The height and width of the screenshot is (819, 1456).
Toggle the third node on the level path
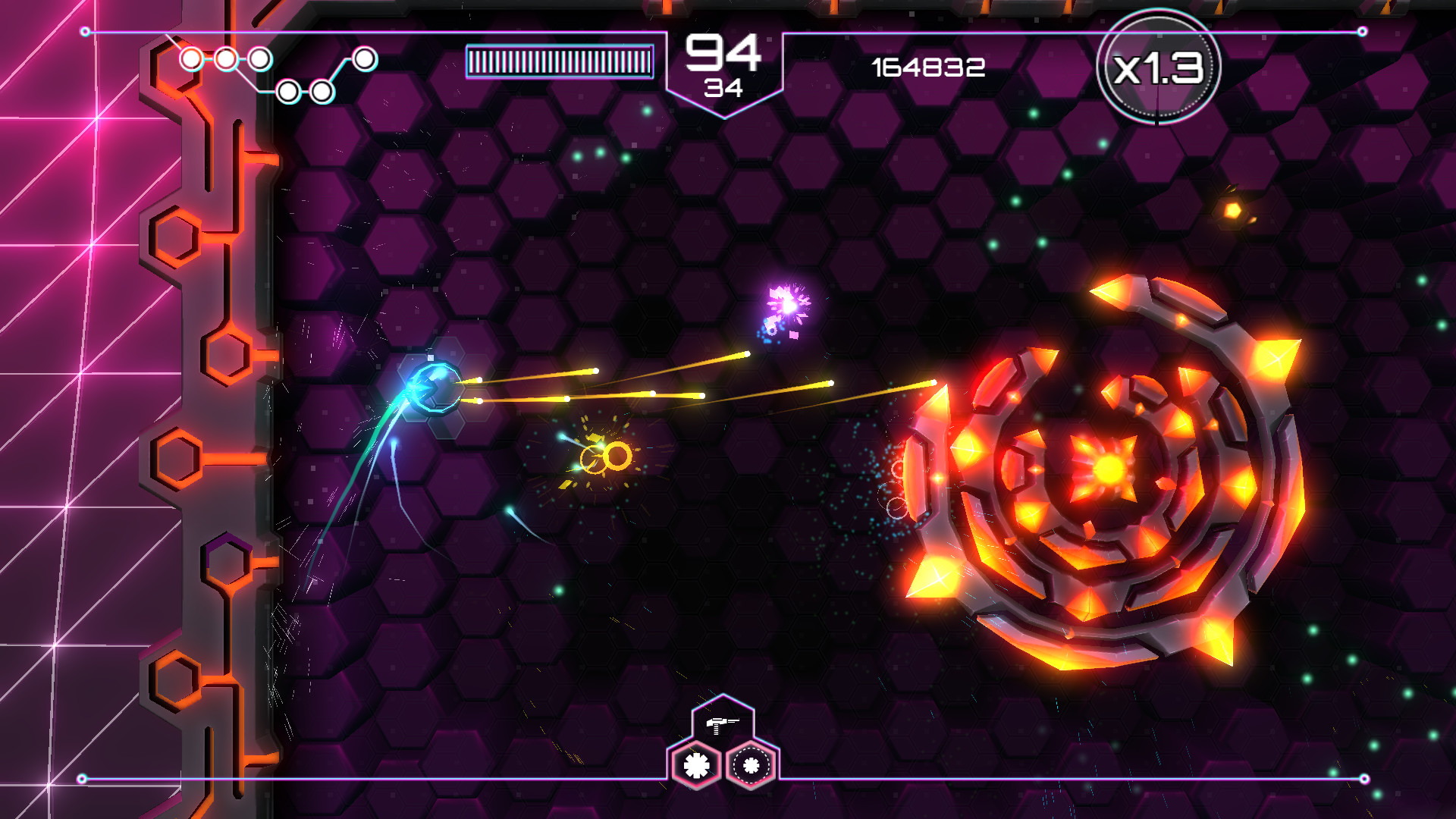[259, 59]
